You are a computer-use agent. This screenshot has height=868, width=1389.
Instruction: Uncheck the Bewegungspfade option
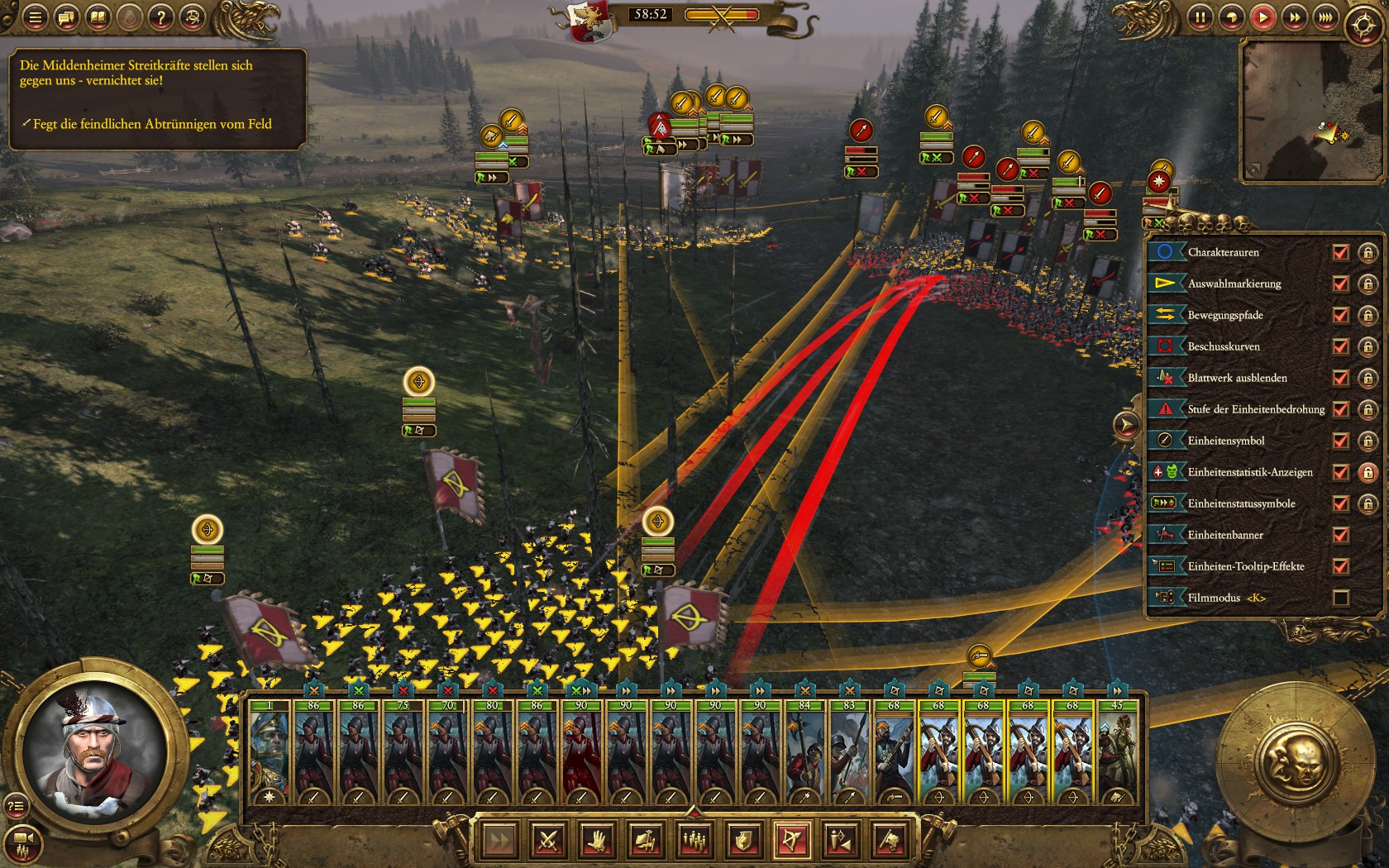[x=1341, y=315]
